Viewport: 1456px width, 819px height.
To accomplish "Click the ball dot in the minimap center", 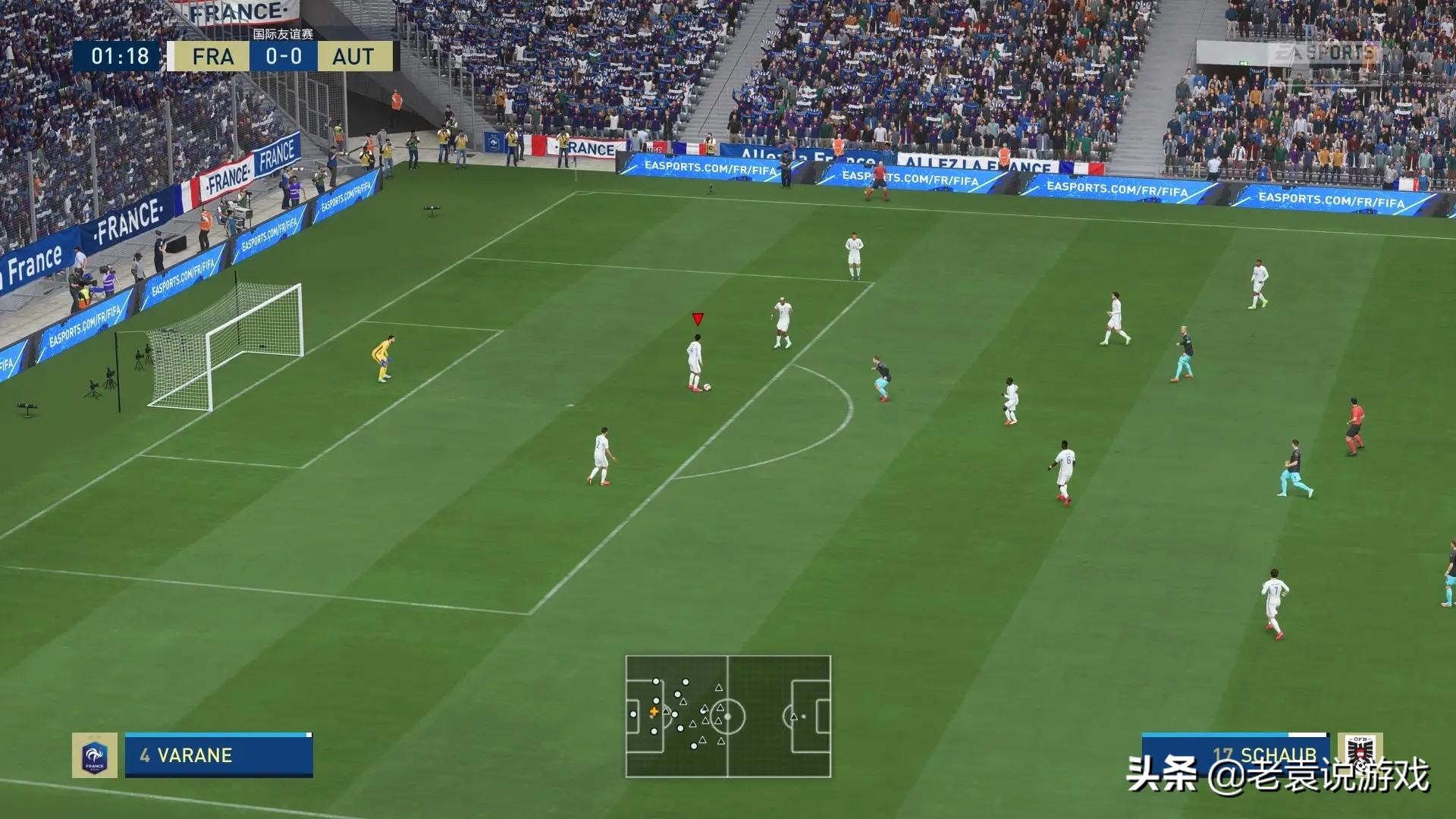I will click(730, 716).
